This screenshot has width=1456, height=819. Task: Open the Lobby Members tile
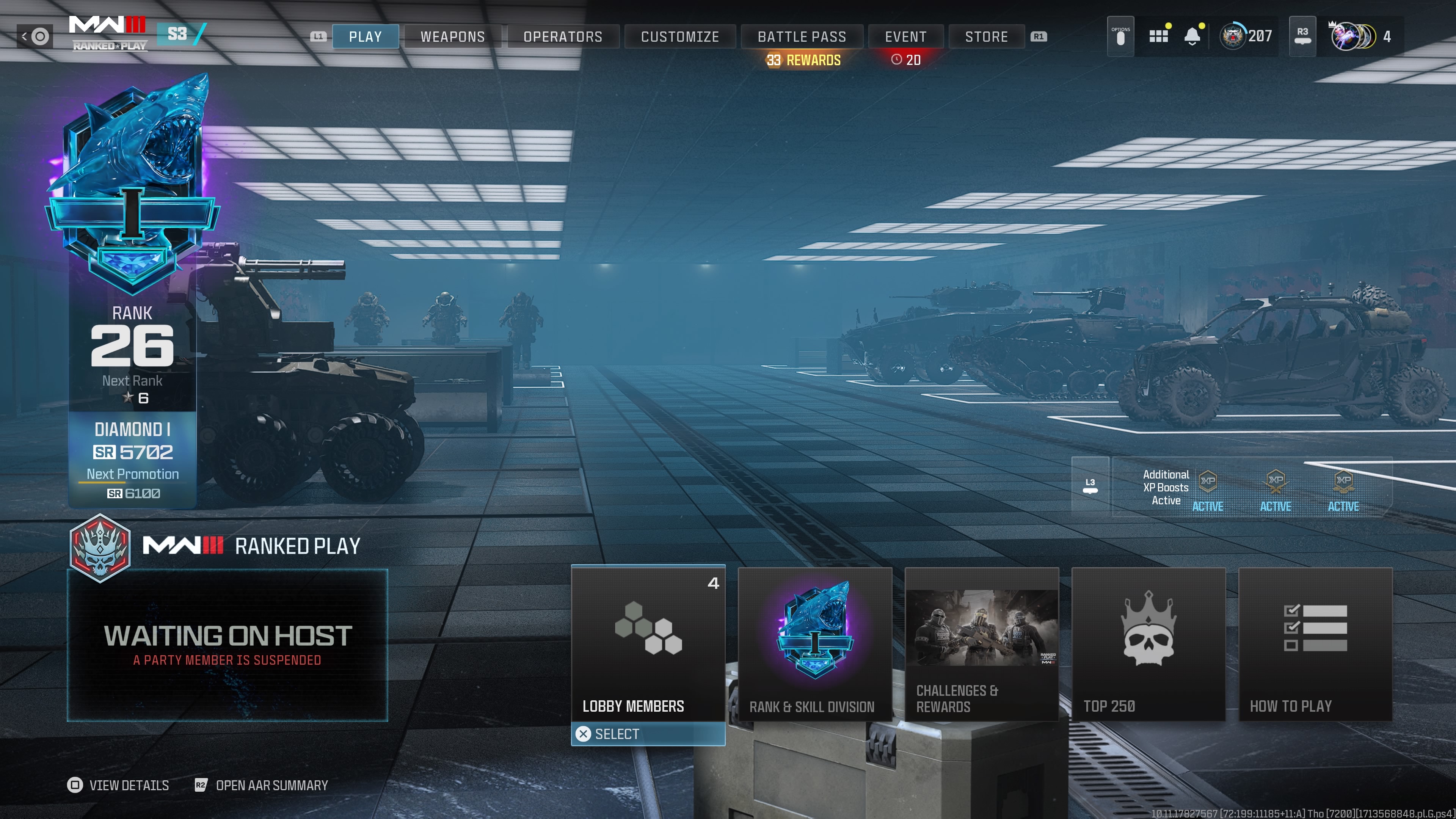coord(648,644)
